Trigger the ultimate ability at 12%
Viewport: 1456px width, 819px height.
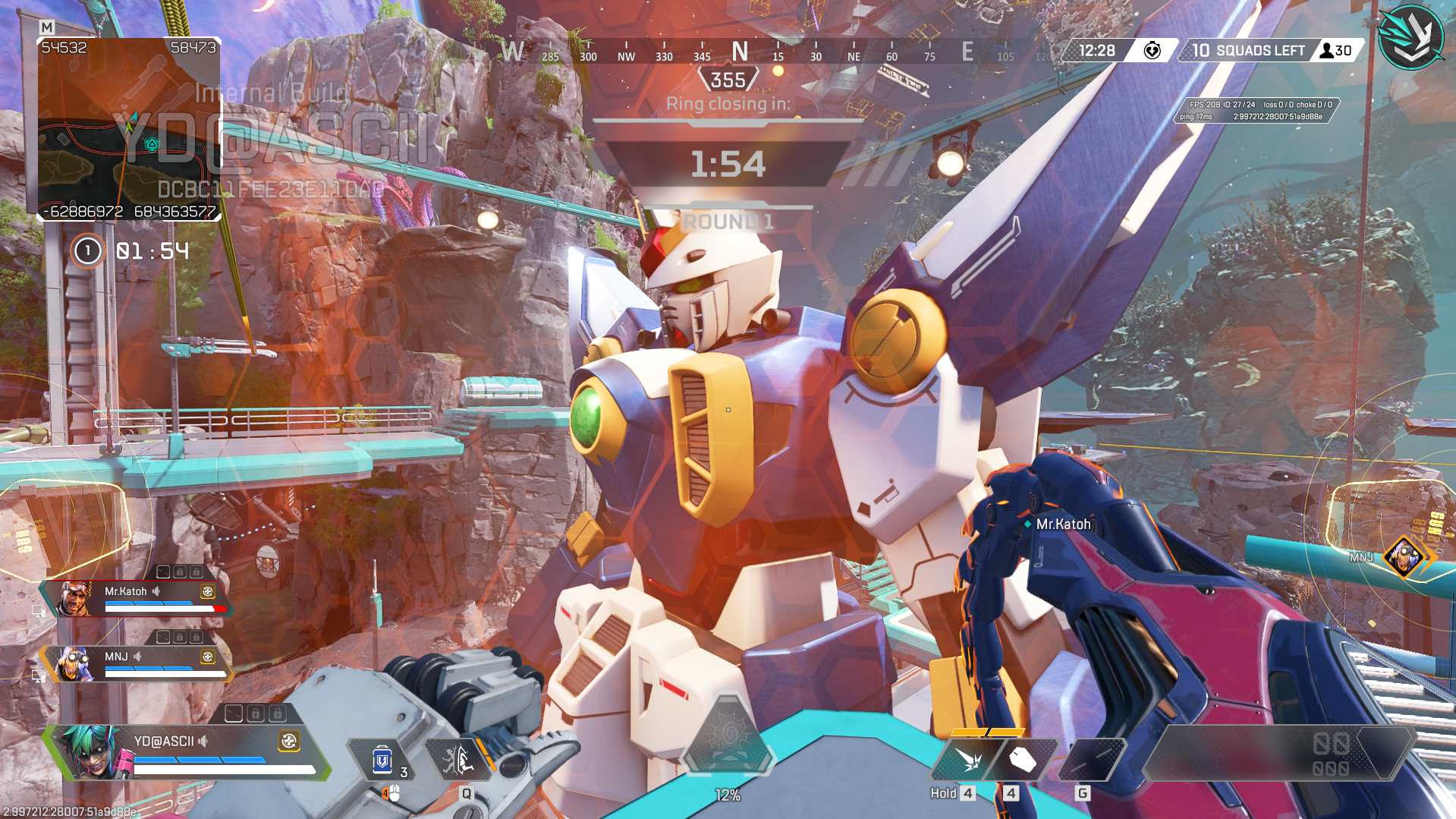(728, 737)
